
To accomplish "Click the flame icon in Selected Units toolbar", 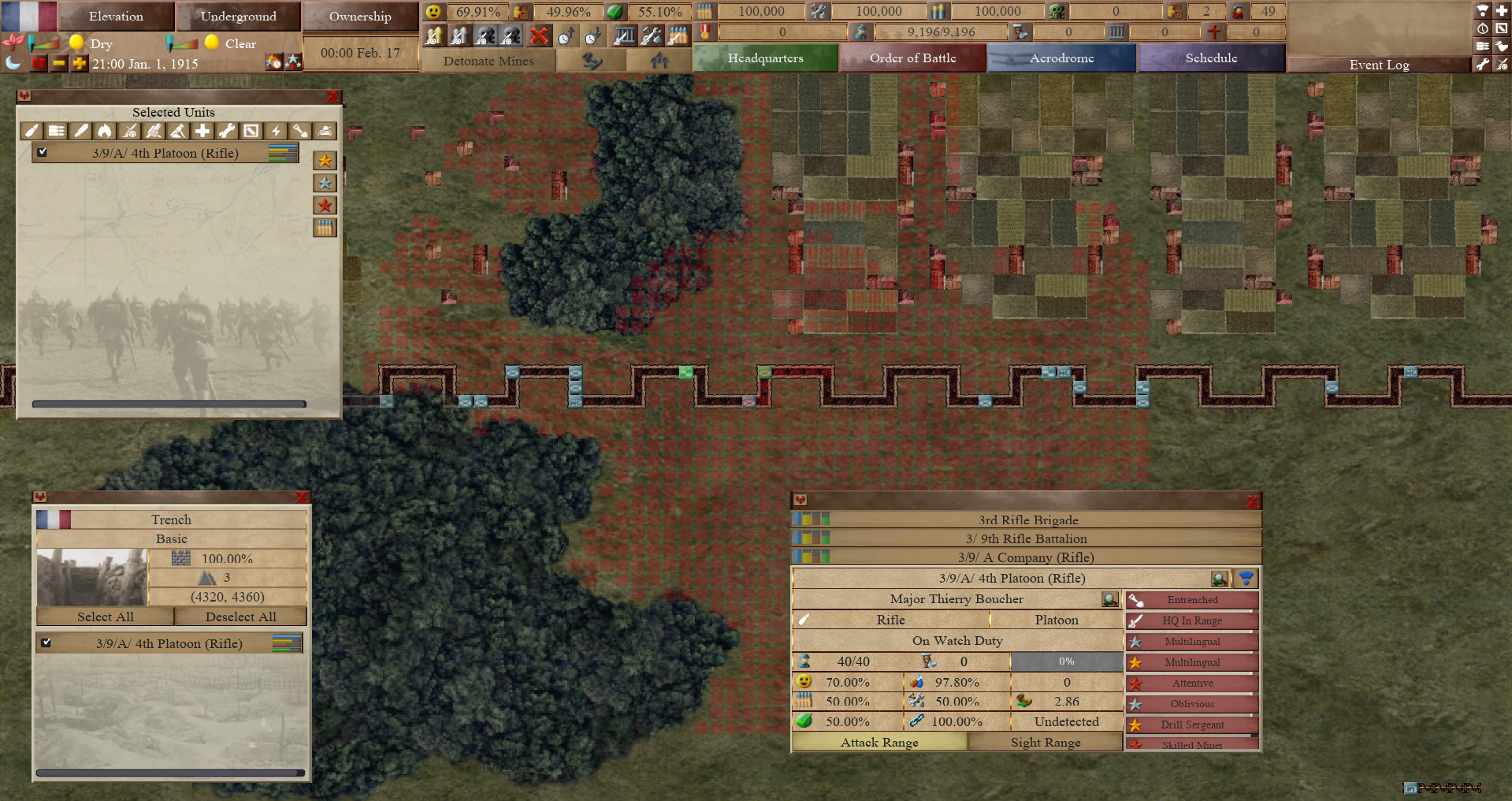I will point(104,131).
